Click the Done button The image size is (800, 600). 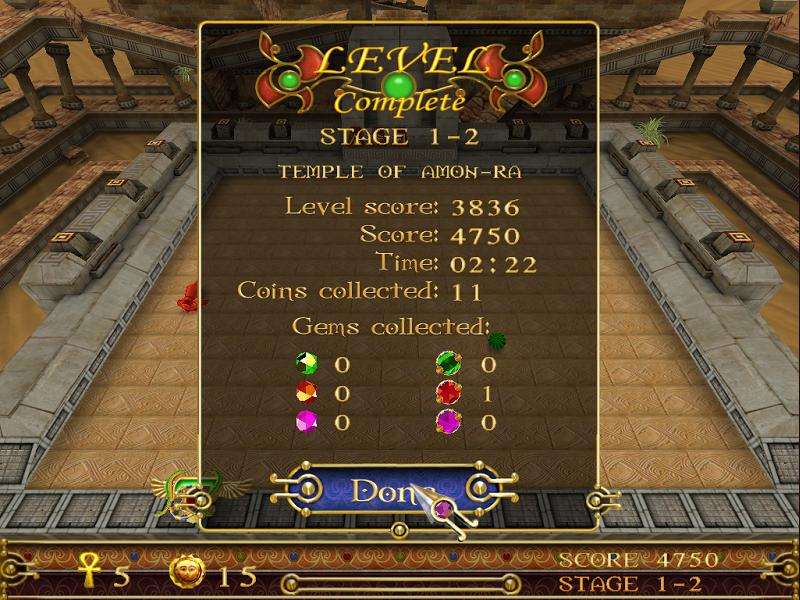pos(385,490)
